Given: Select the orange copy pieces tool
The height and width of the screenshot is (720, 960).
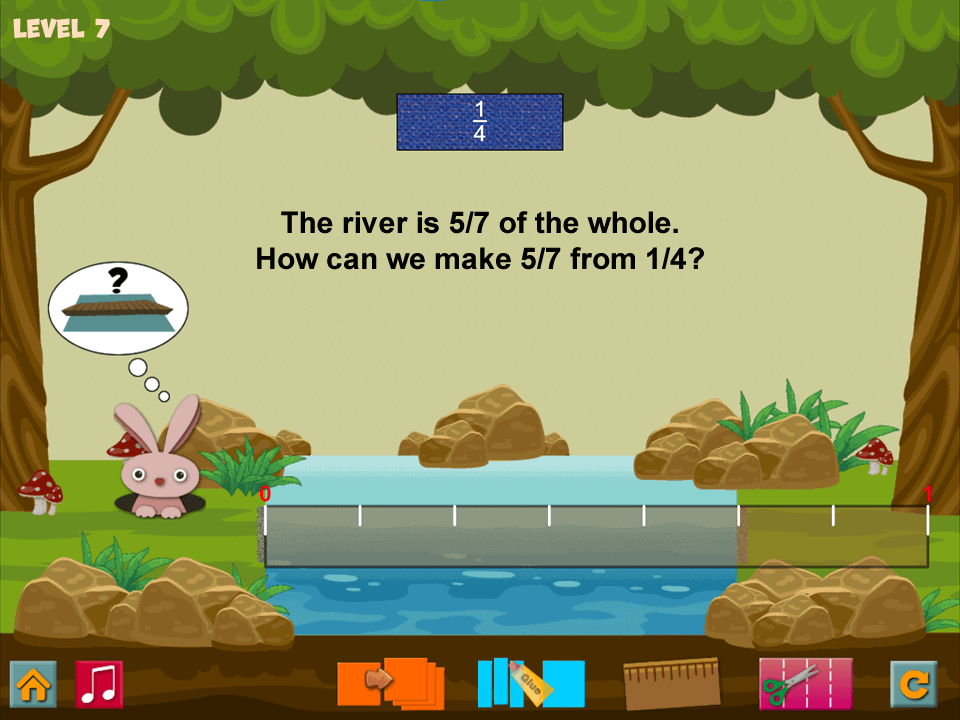Looking at the screenshot, I should tap(391, 683).
